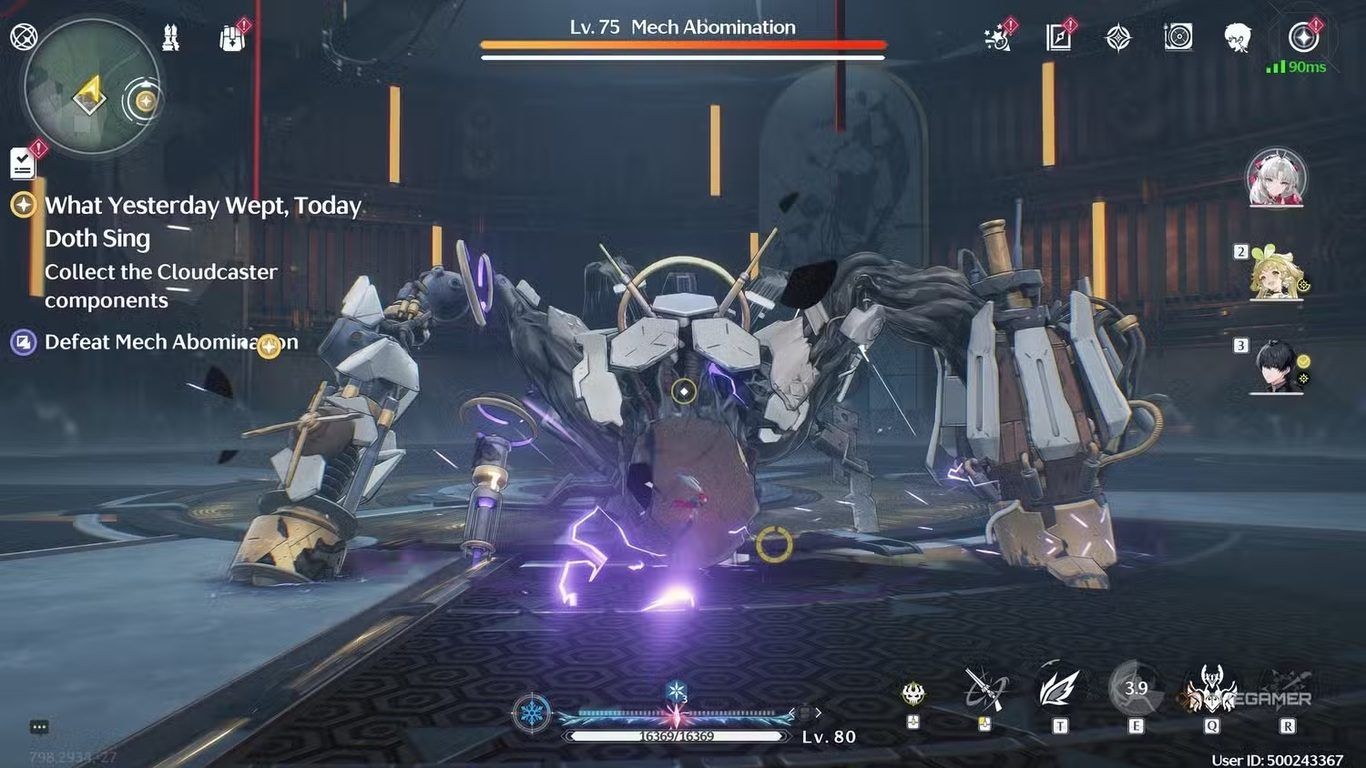
Task: Open the sparkling stars events icon
Action: tap(997, 38)
